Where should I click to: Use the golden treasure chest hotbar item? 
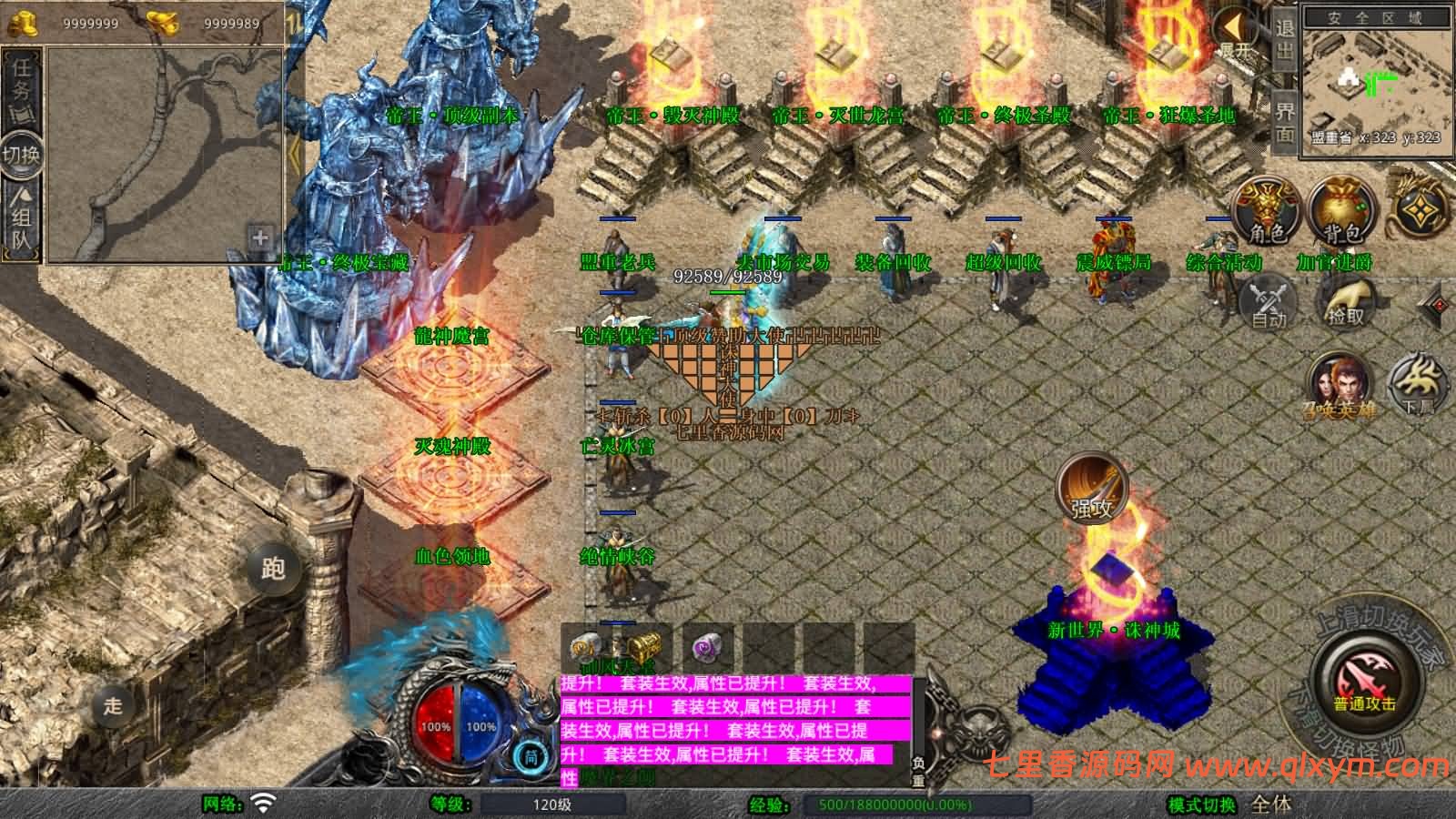(645, 648)
